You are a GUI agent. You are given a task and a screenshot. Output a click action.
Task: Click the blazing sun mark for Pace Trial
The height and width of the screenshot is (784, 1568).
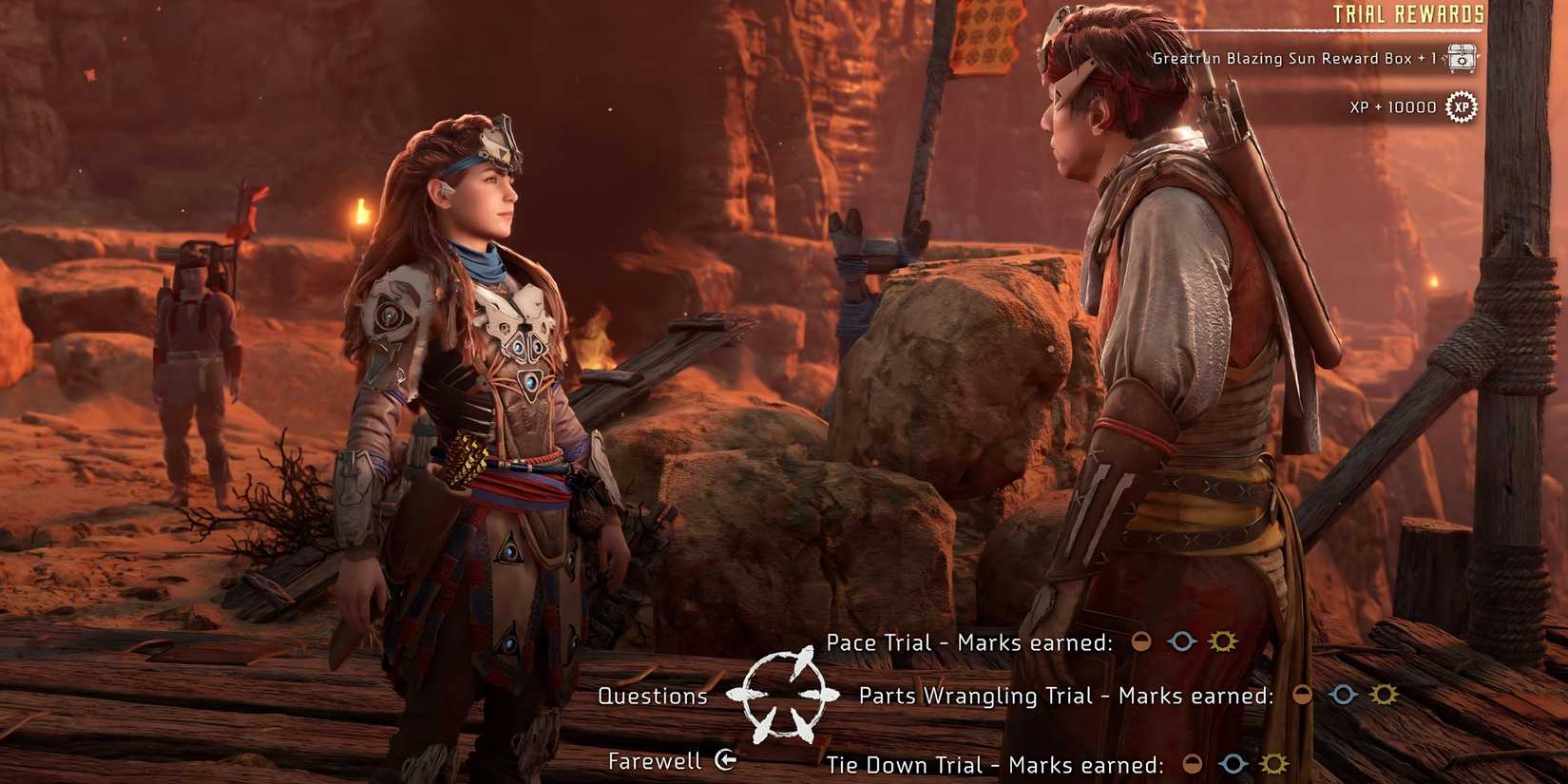(1223, 641)
